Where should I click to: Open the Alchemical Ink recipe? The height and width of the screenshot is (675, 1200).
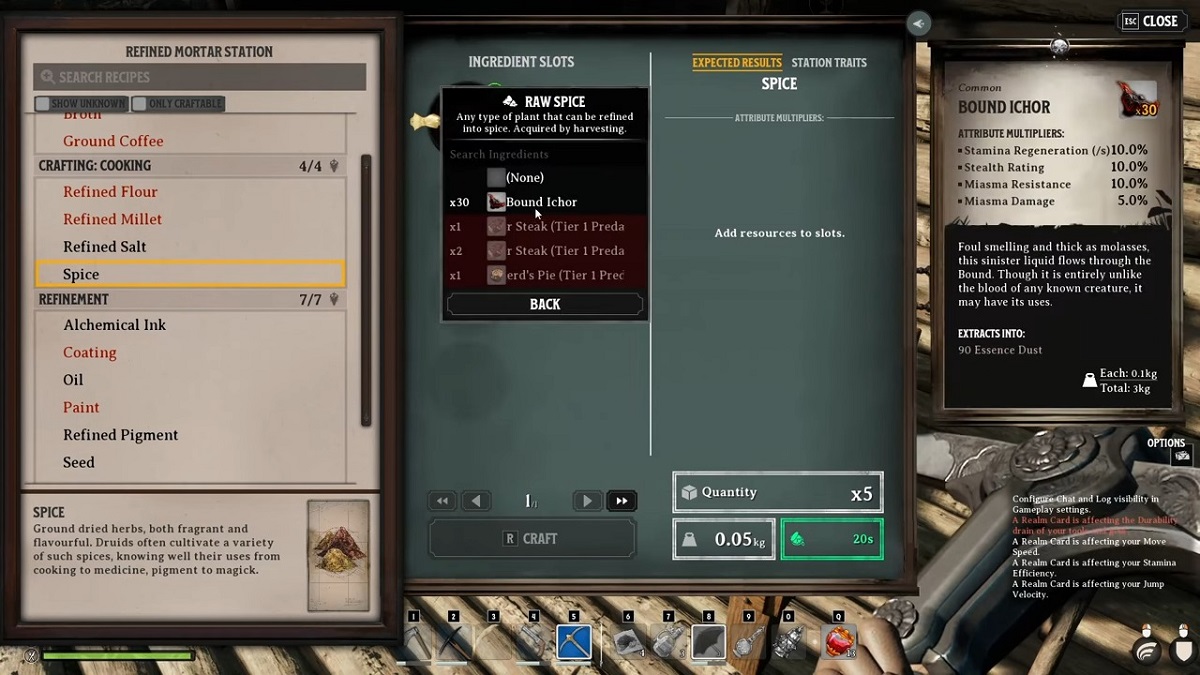(x=115, y=325)
